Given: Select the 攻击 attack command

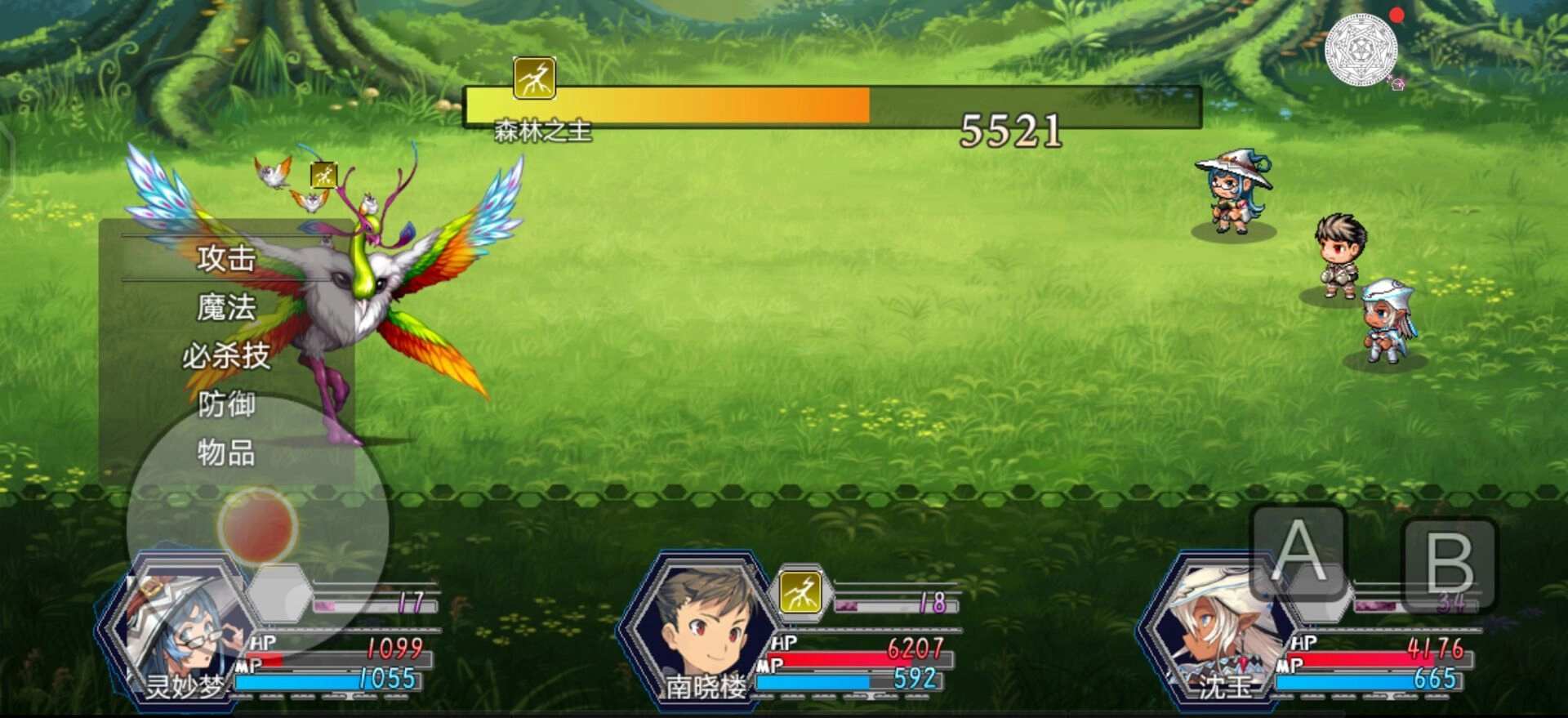Looking at the screenshot, I should (x=226, y=258).
